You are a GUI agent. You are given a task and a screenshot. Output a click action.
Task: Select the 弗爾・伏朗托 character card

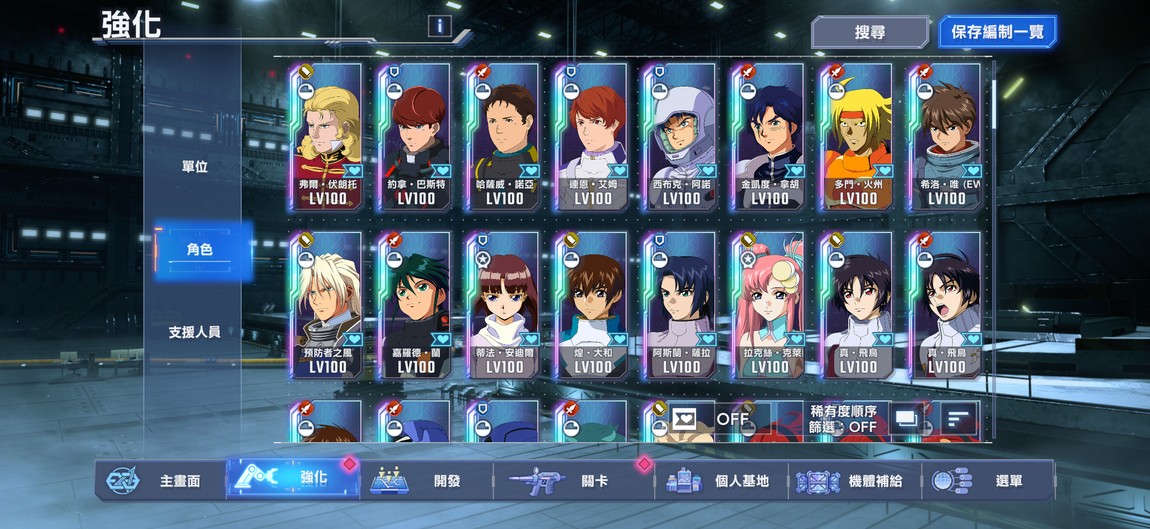pos(327,137)
